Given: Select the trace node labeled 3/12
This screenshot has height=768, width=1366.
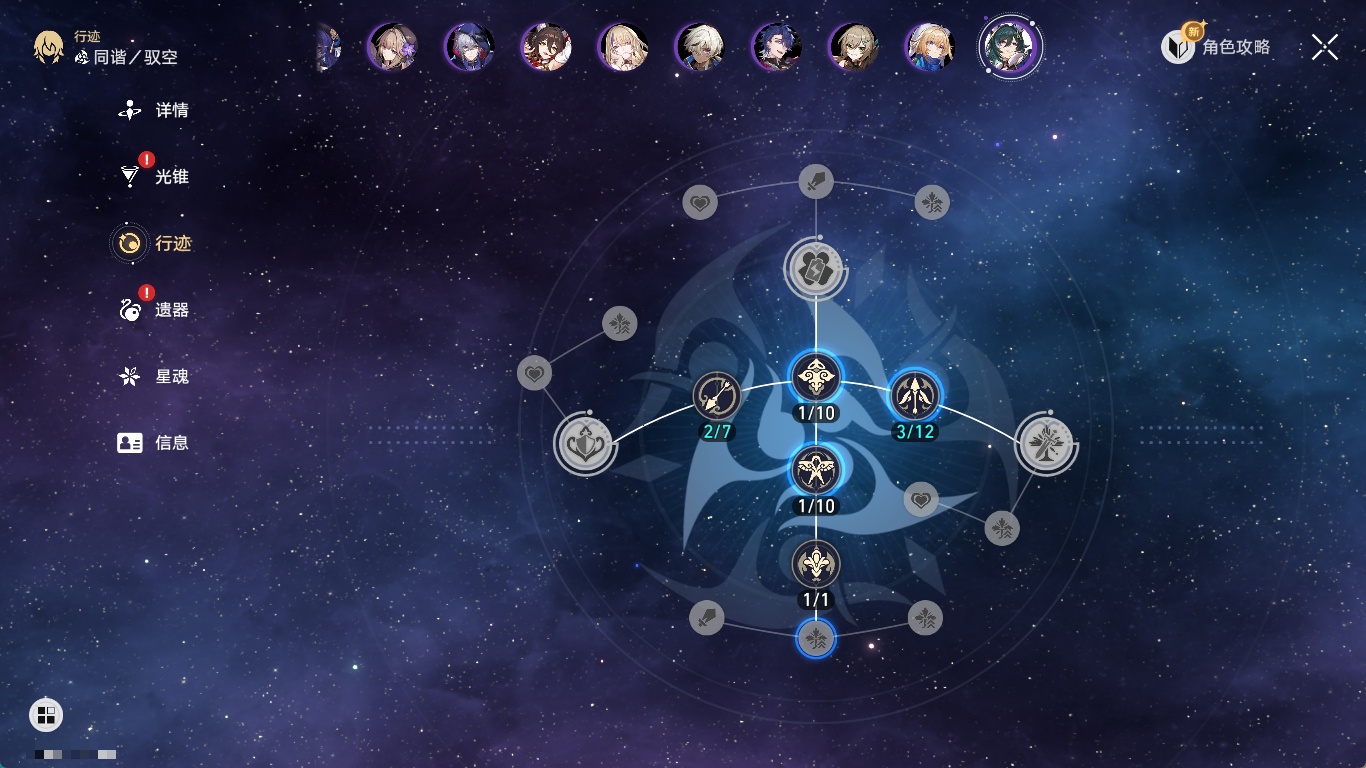Looking at the screenshot, I should [x=915, y=395].
